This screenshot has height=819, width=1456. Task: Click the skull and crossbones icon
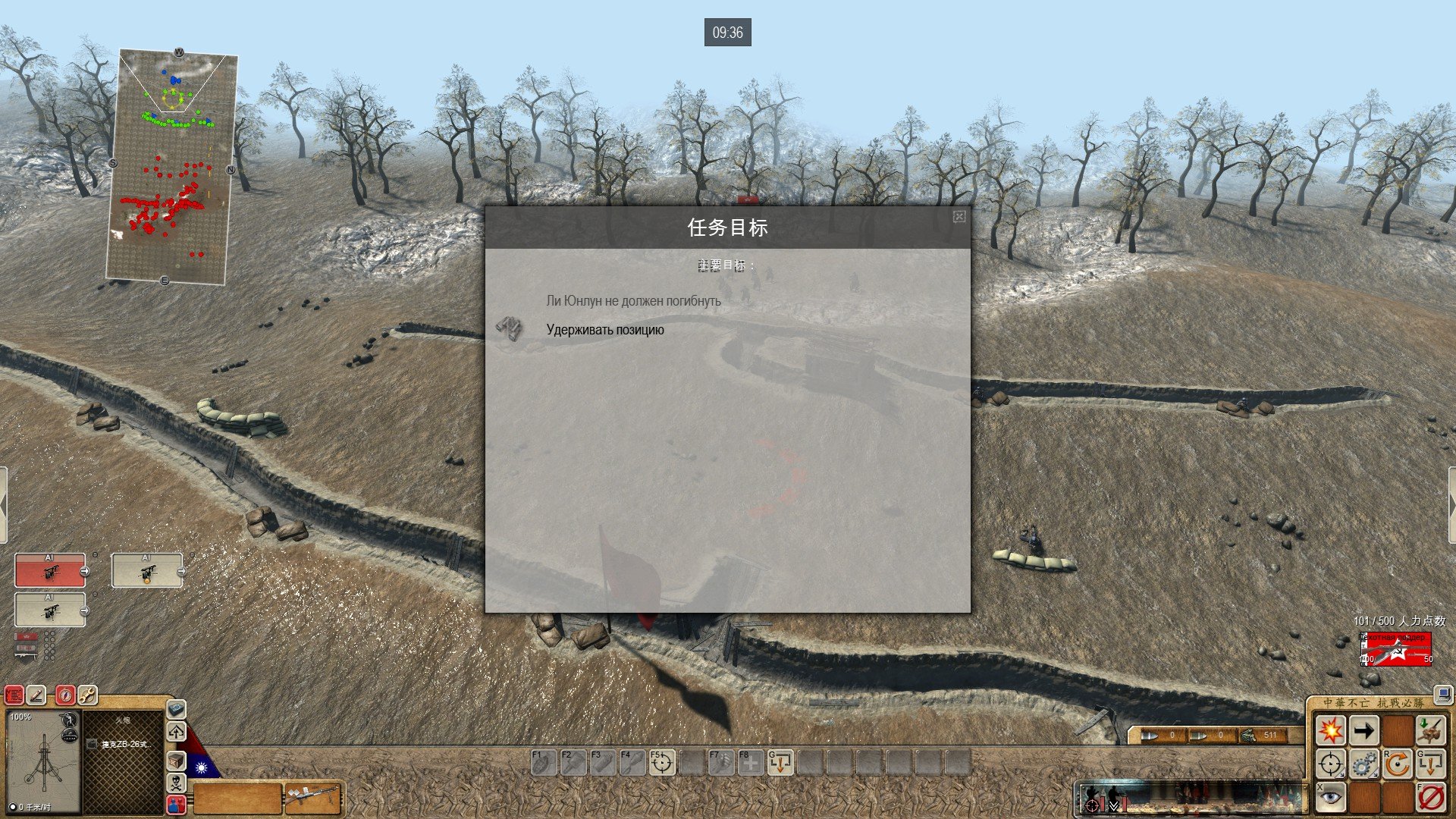coord(176,783)
